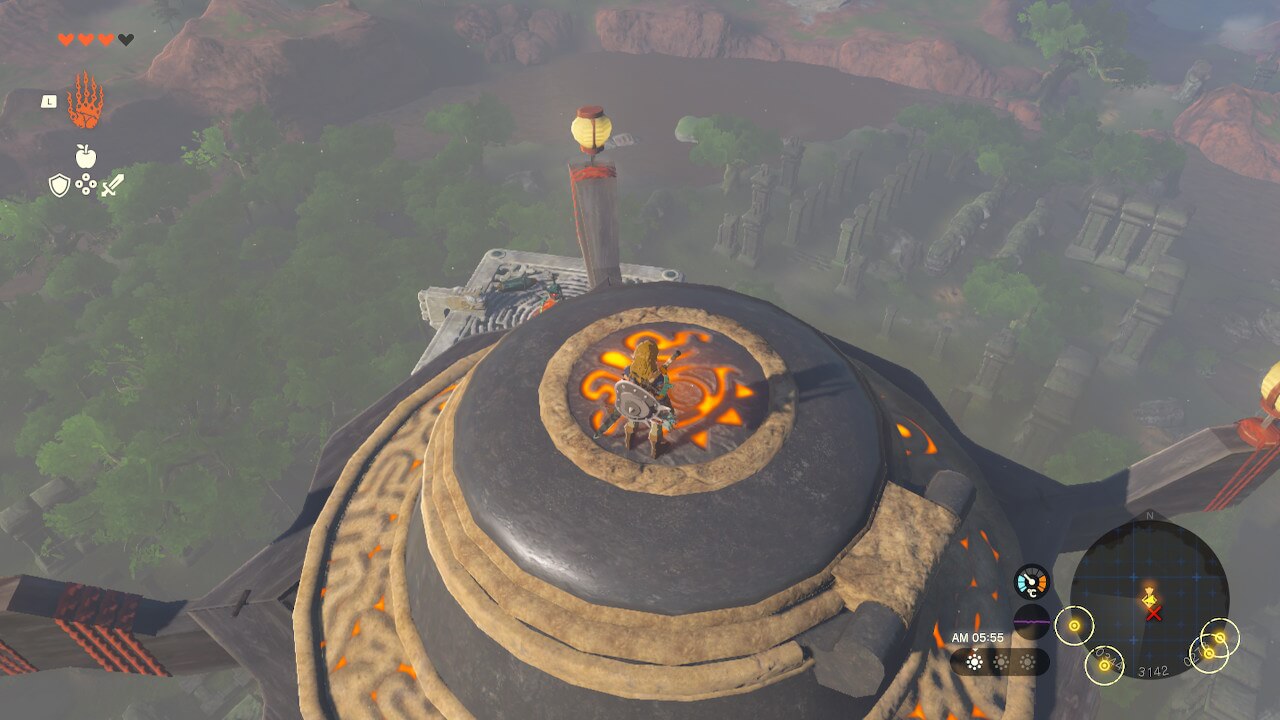Screen dimensions: 1280x720
Task: Select the shield quick-swap icon
Action: 60,185
